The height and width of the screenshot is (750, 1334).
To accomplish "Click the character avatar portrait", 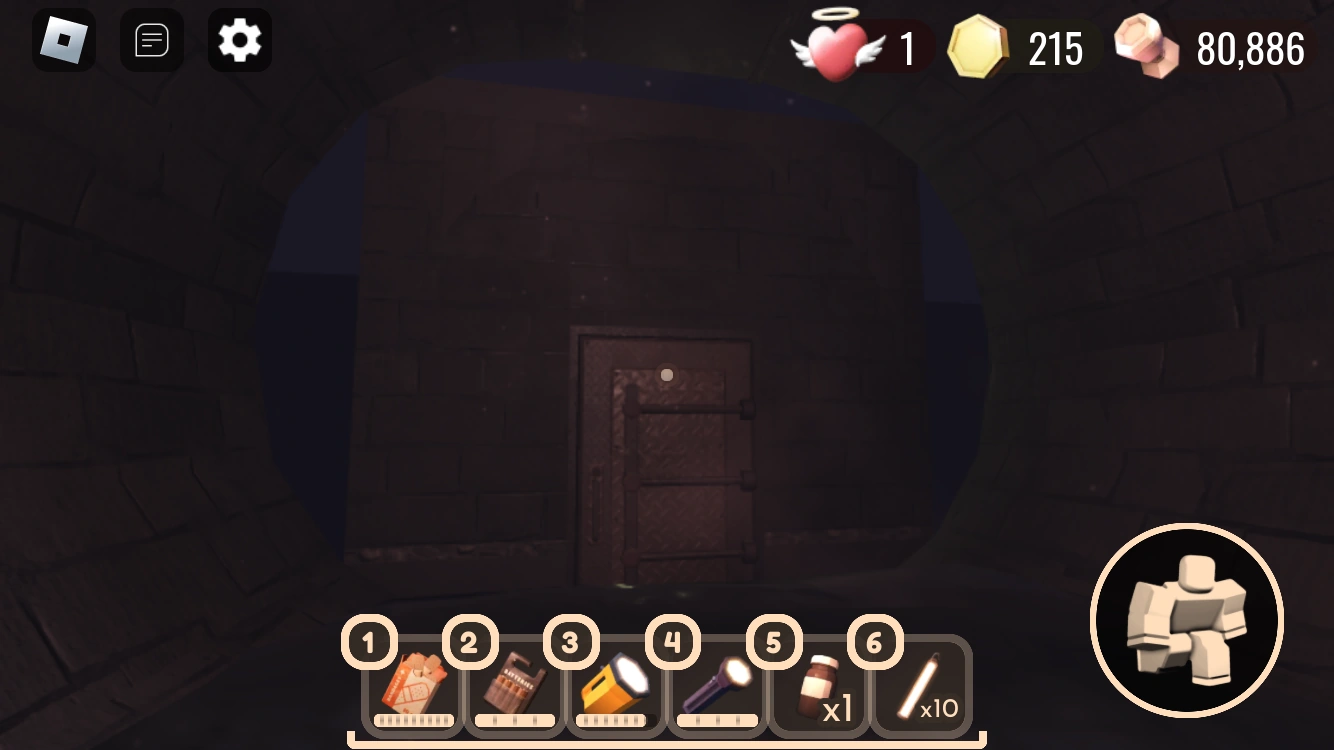I will point(1186,621).
